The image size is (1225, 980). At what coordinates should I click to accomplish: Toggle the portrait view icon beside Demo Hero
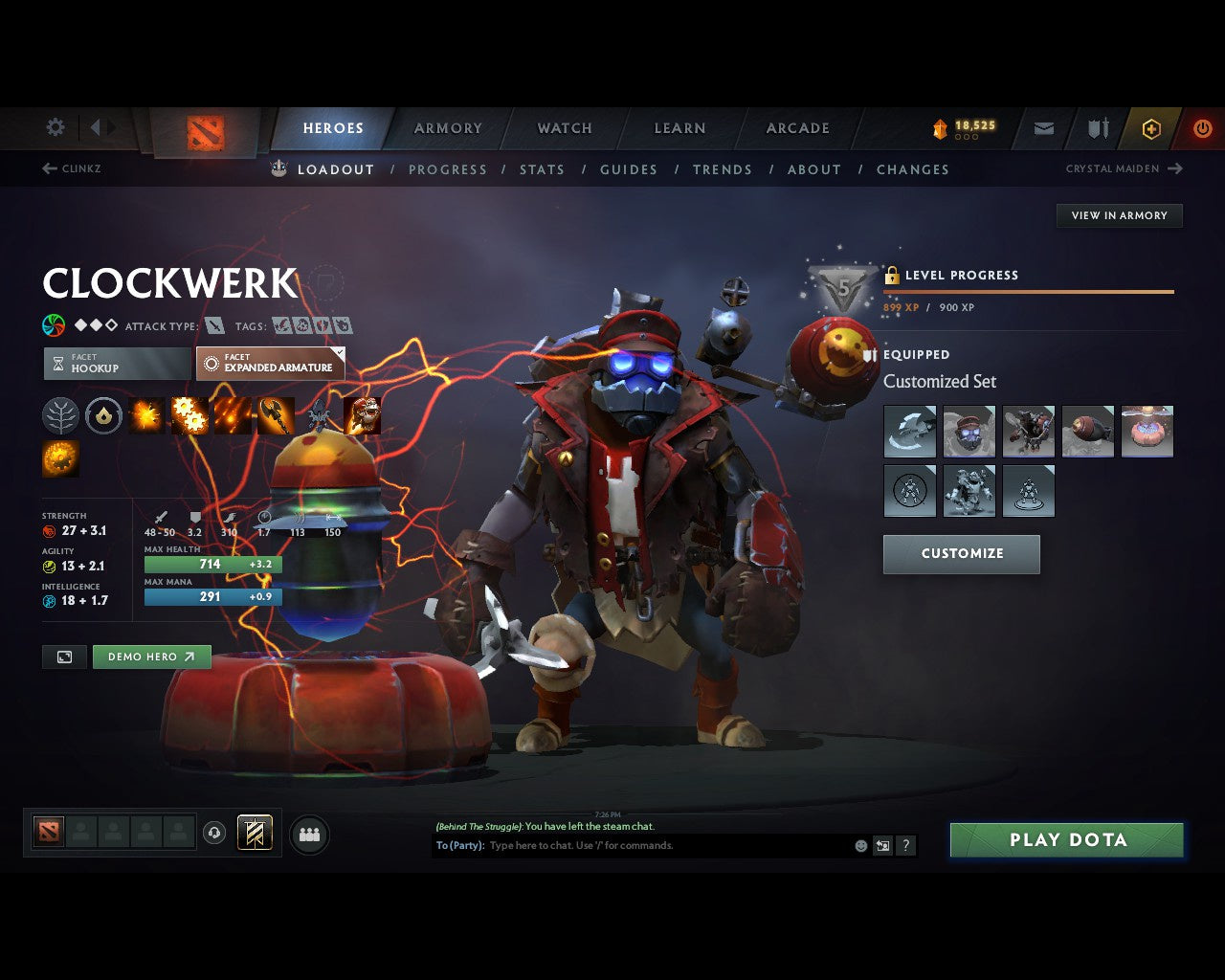(63, 657)
